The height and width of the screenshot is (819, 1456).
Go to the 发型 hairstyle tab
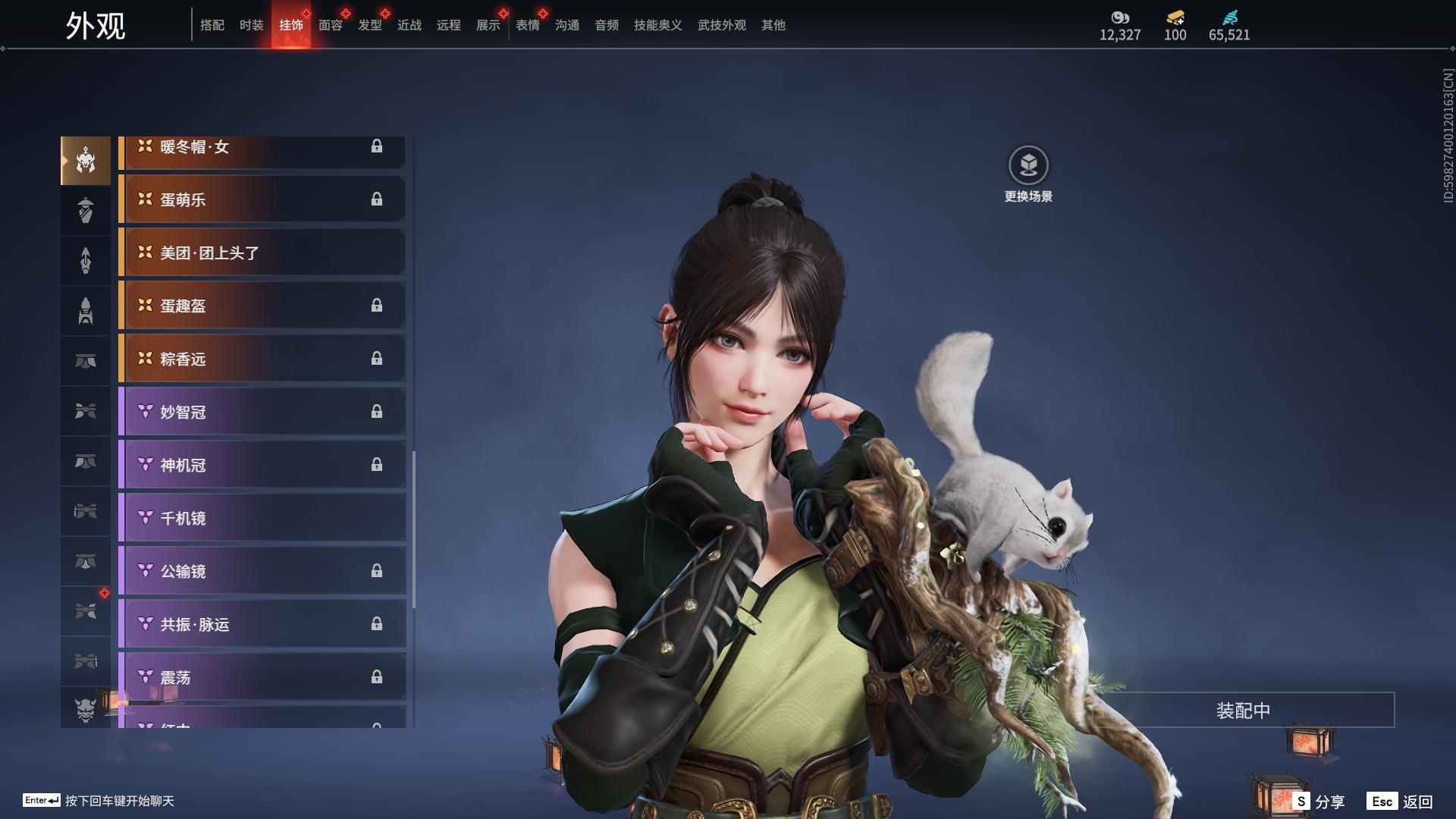point(369,25)
